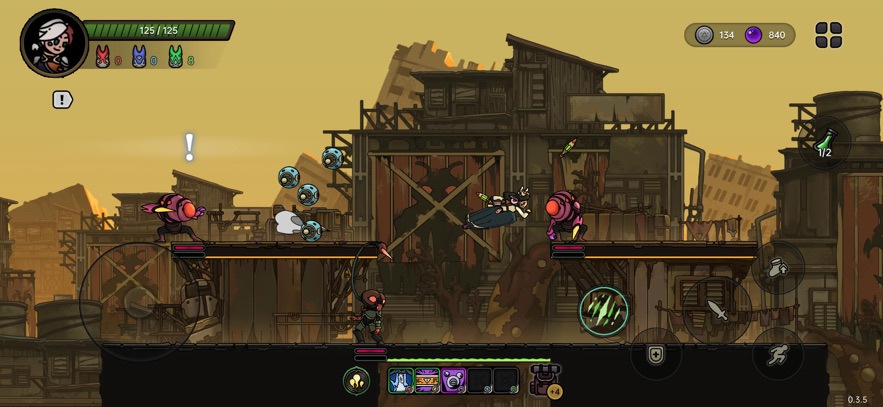Open the exclamation mark notification tag
The width and height of the screenshot is (883, 407).
[x=62, y=100]
